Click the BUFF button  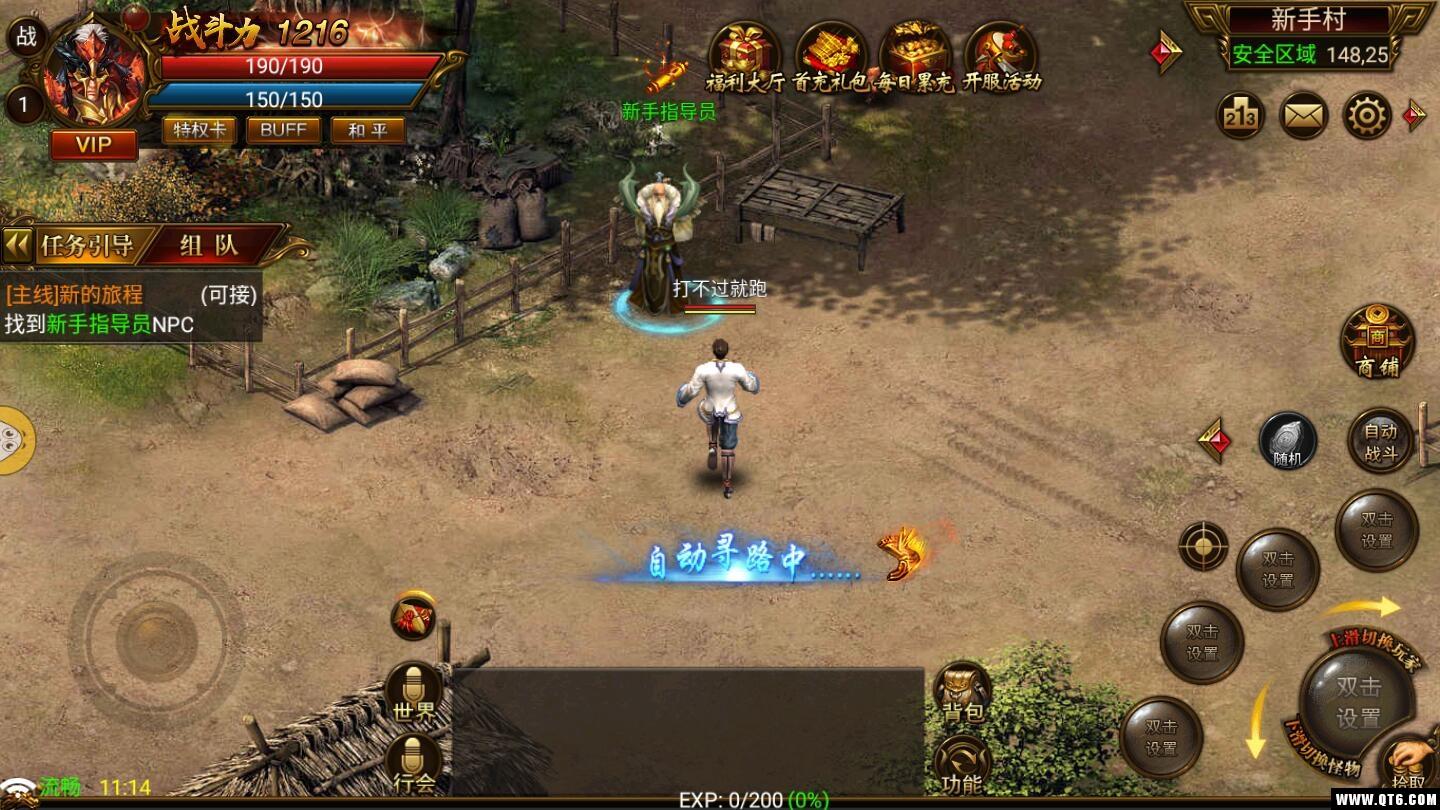click(x=282, y=130)
